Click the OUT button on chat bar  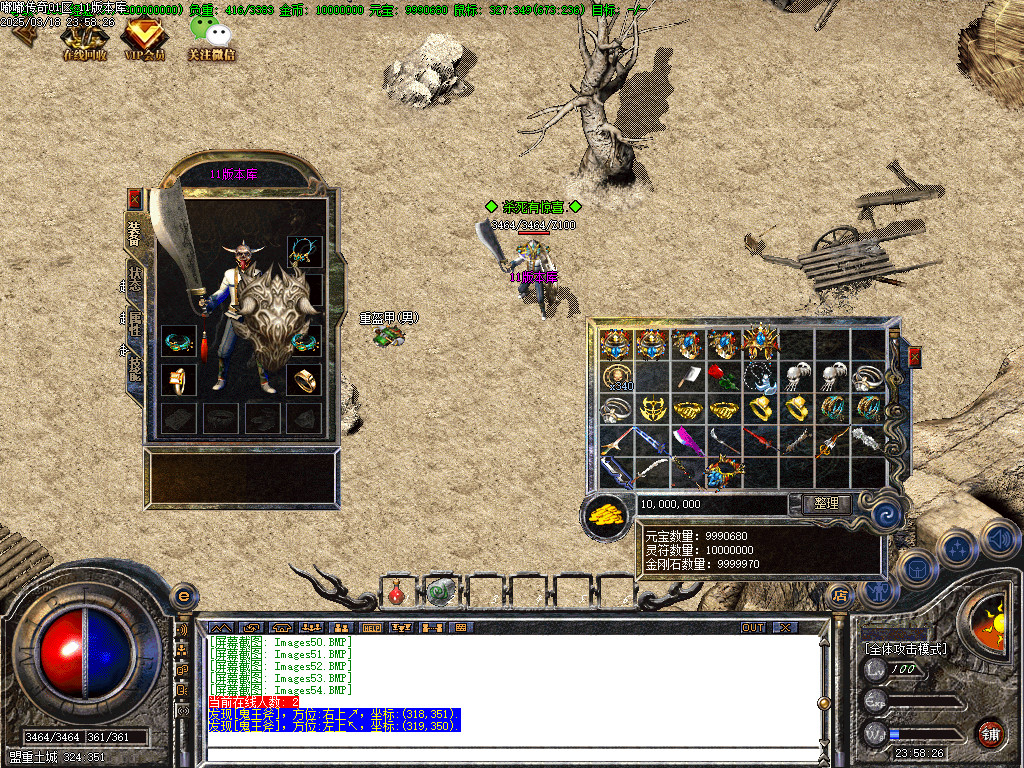pyautogui.click(x=752, y=627)
